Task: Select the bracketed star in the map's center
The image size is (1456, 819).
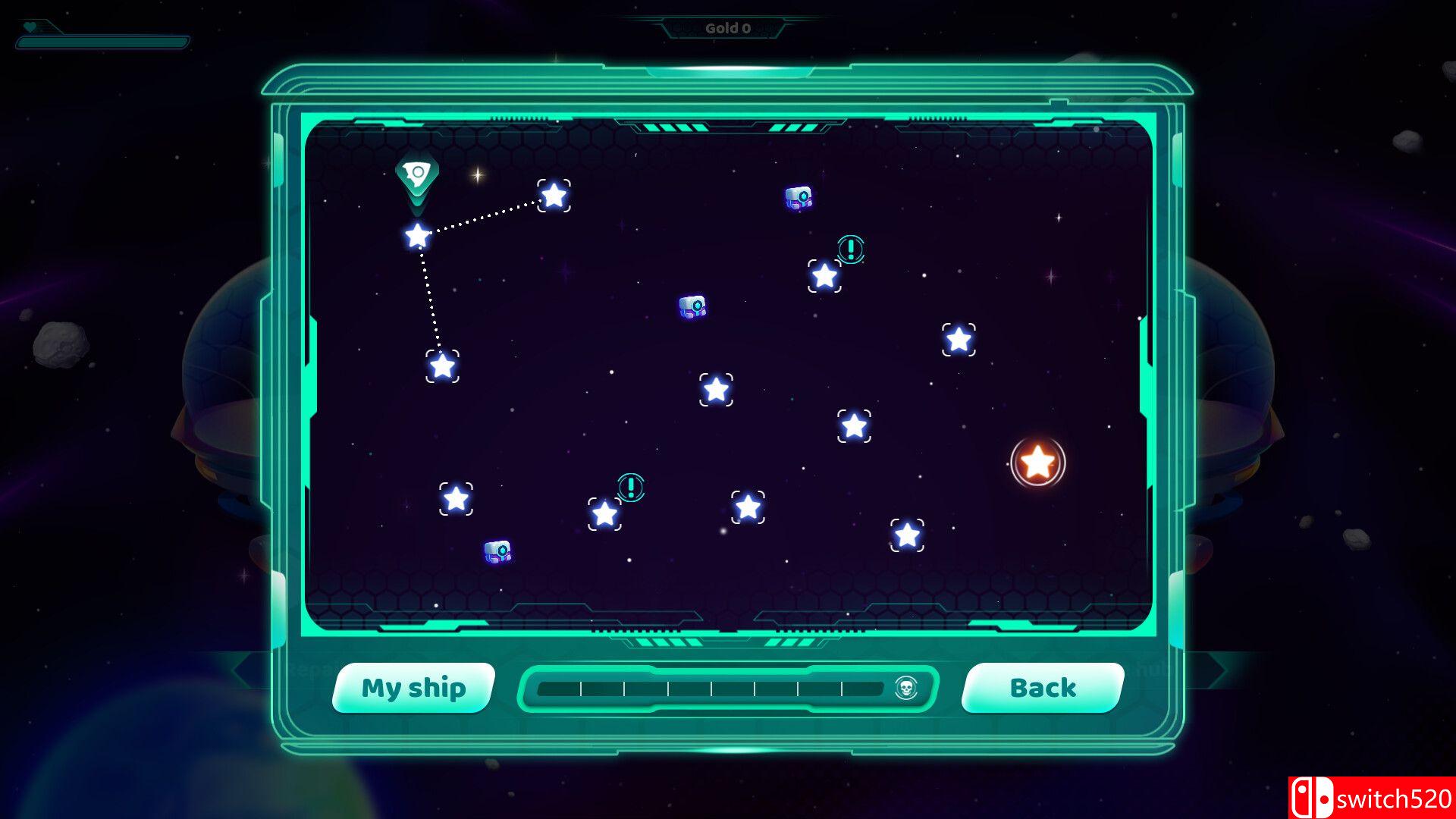Action: point(716,388)
